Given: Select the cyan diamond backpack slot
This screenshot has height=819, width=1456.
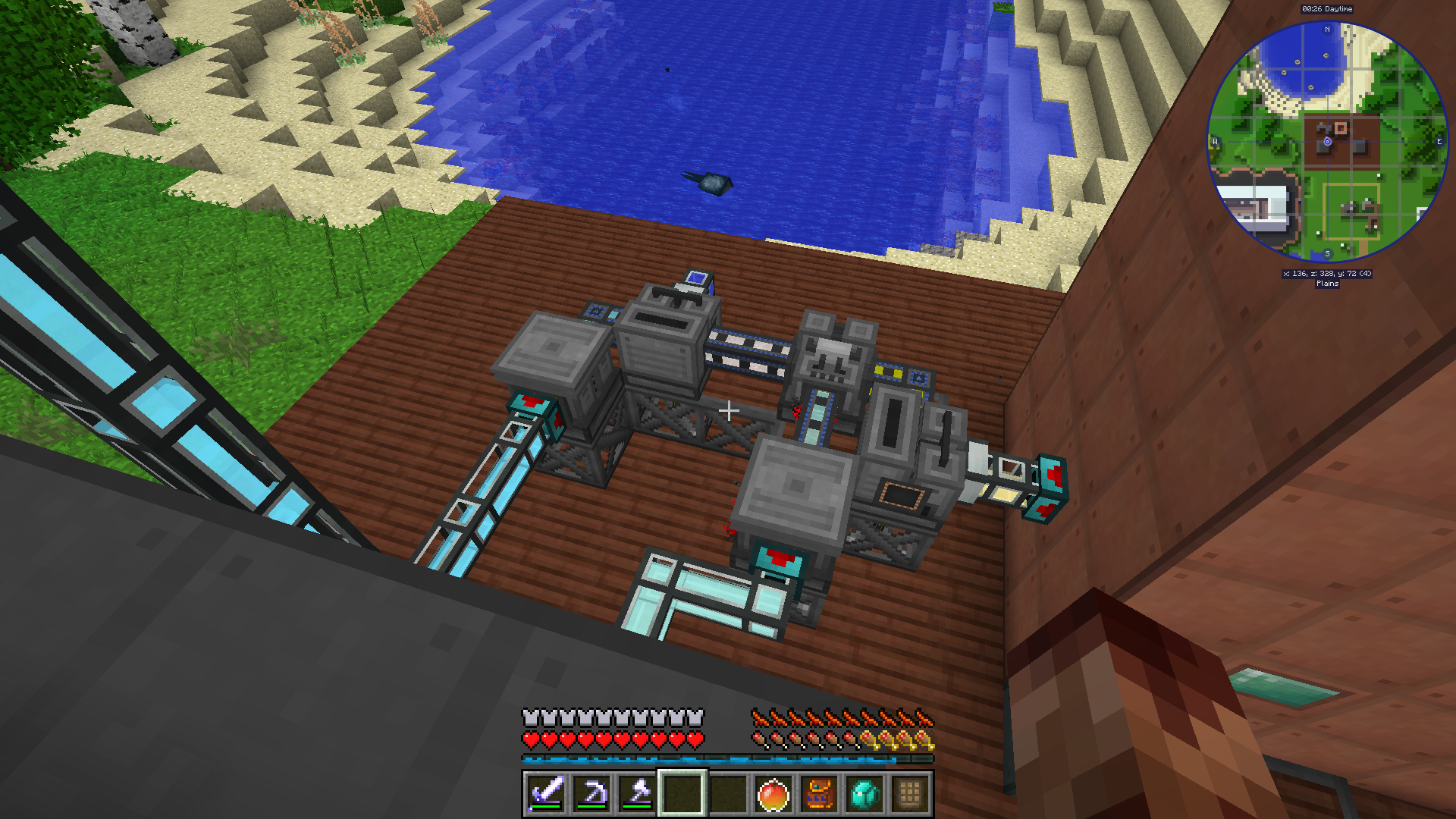Looking at the screenshot, I should point(864,795).
